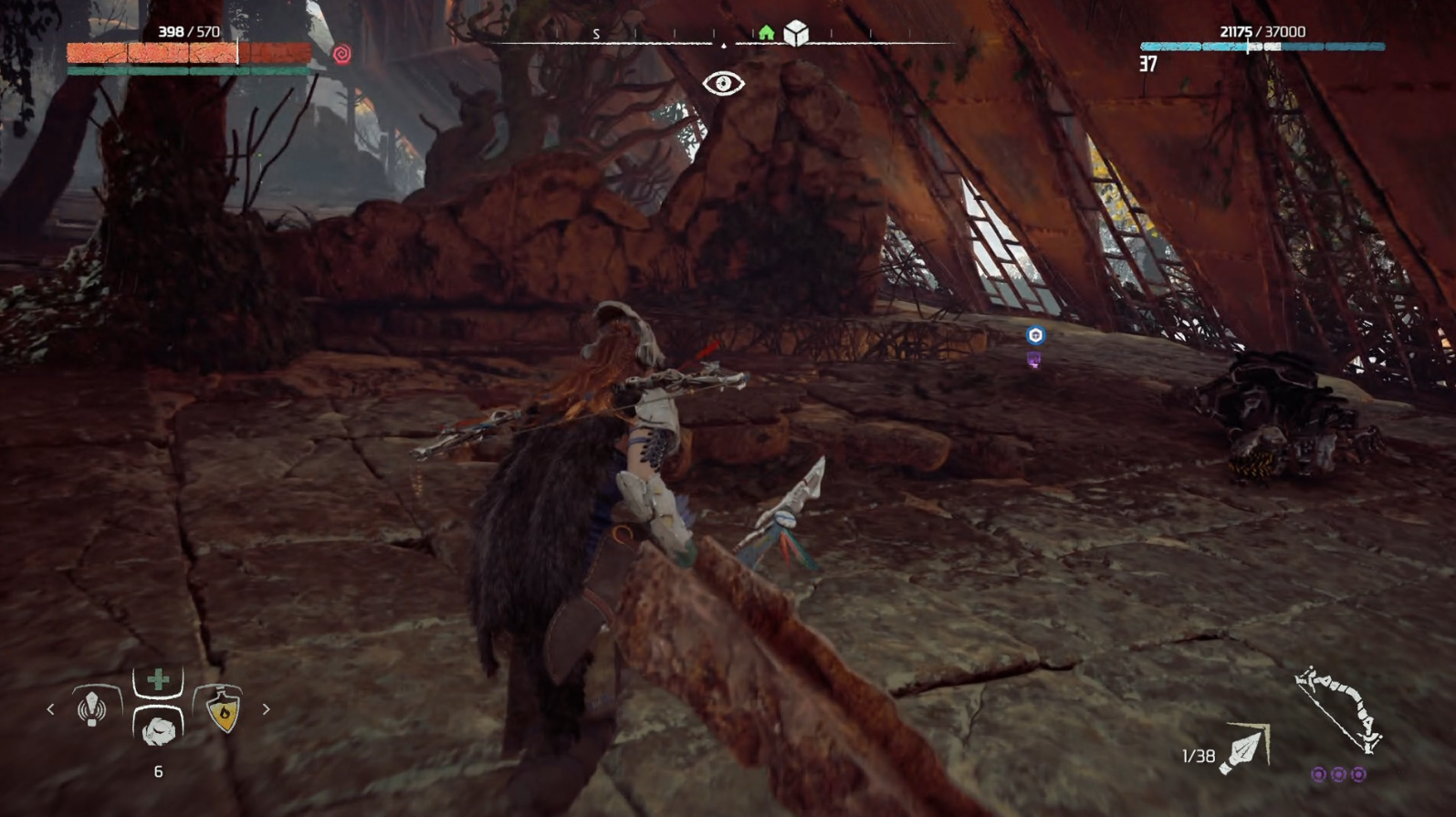Click the arrow ammo type icon
1456x817 pixels.
1245,750
